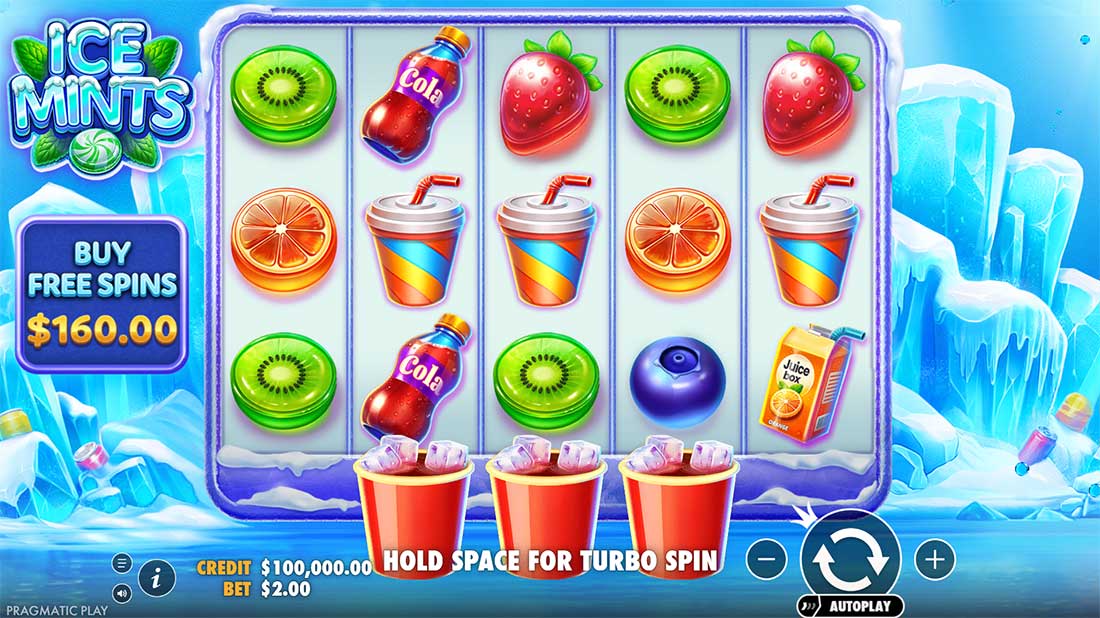This screenshot has width=1100, height=618.
Task: Toggle sound with the speaker icon
Action: (x=122, y=593)
